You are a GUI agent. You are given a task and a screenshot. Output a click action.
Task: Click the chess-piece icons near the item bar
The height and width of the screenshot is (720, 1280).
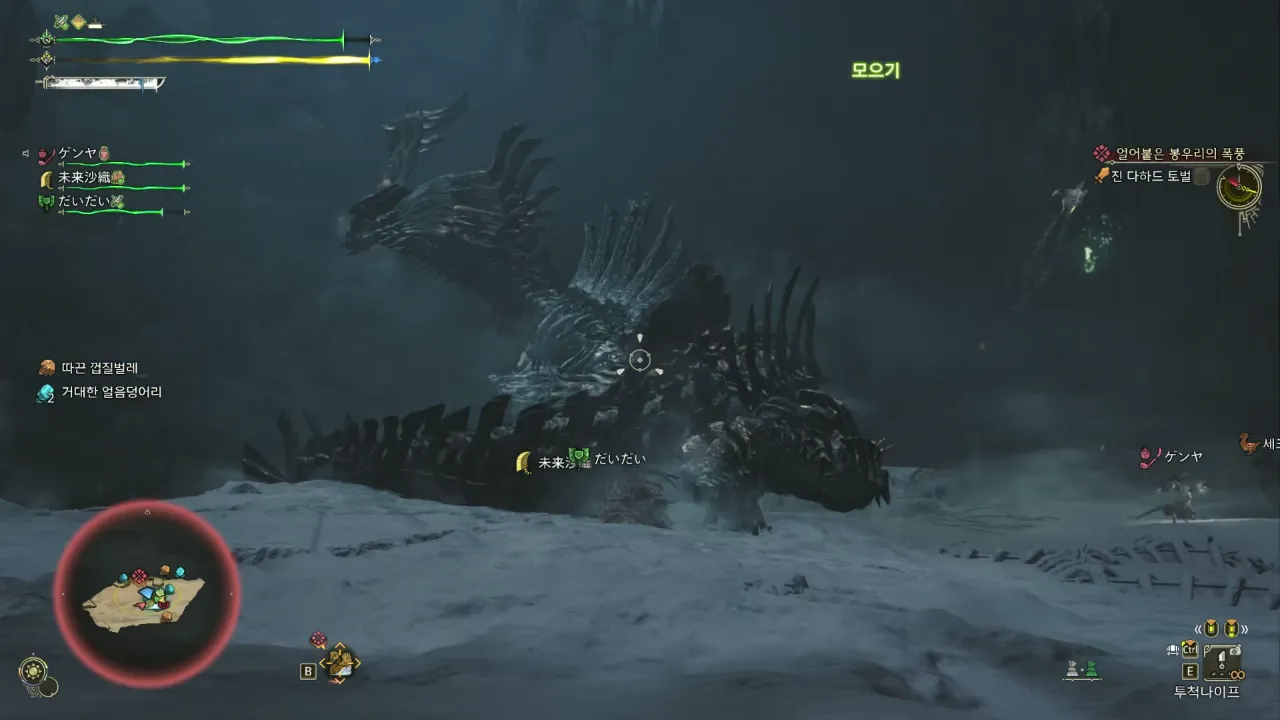1082,670
